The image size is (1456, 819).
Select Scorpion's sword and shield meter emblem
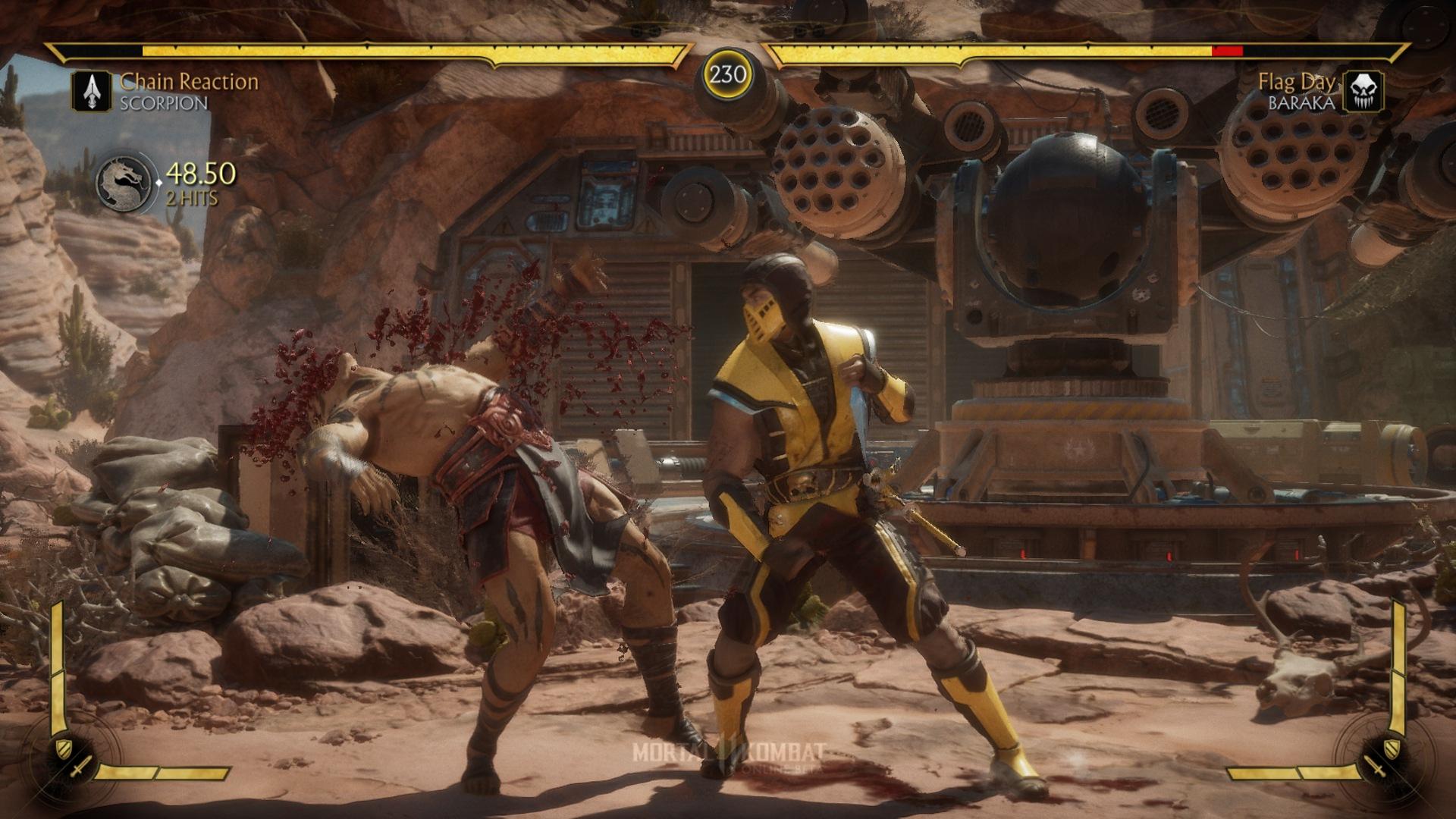[72, 758]
